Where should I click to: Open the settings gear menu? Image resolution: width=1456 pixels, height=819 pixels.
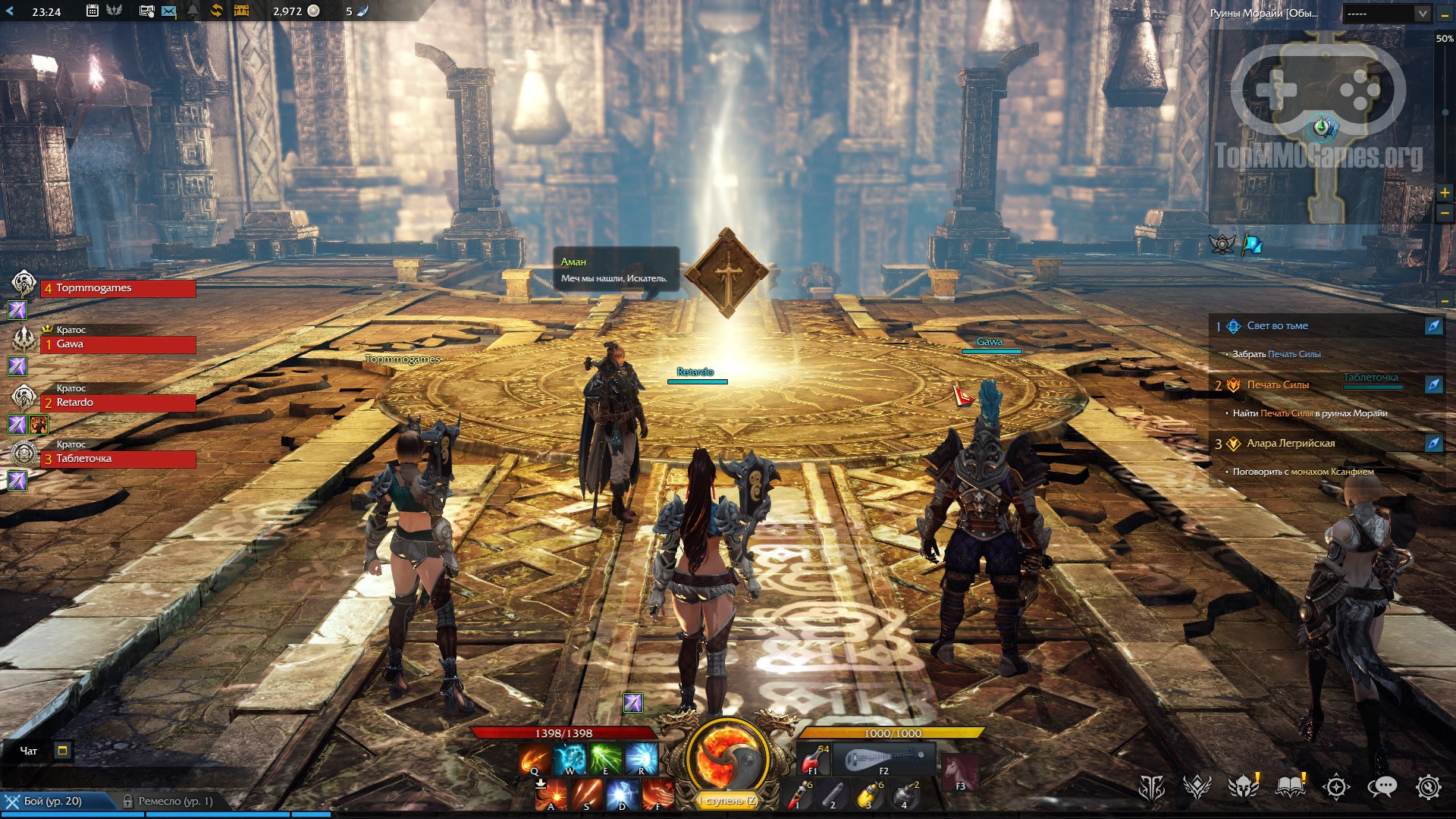[x=1429, y=787]
